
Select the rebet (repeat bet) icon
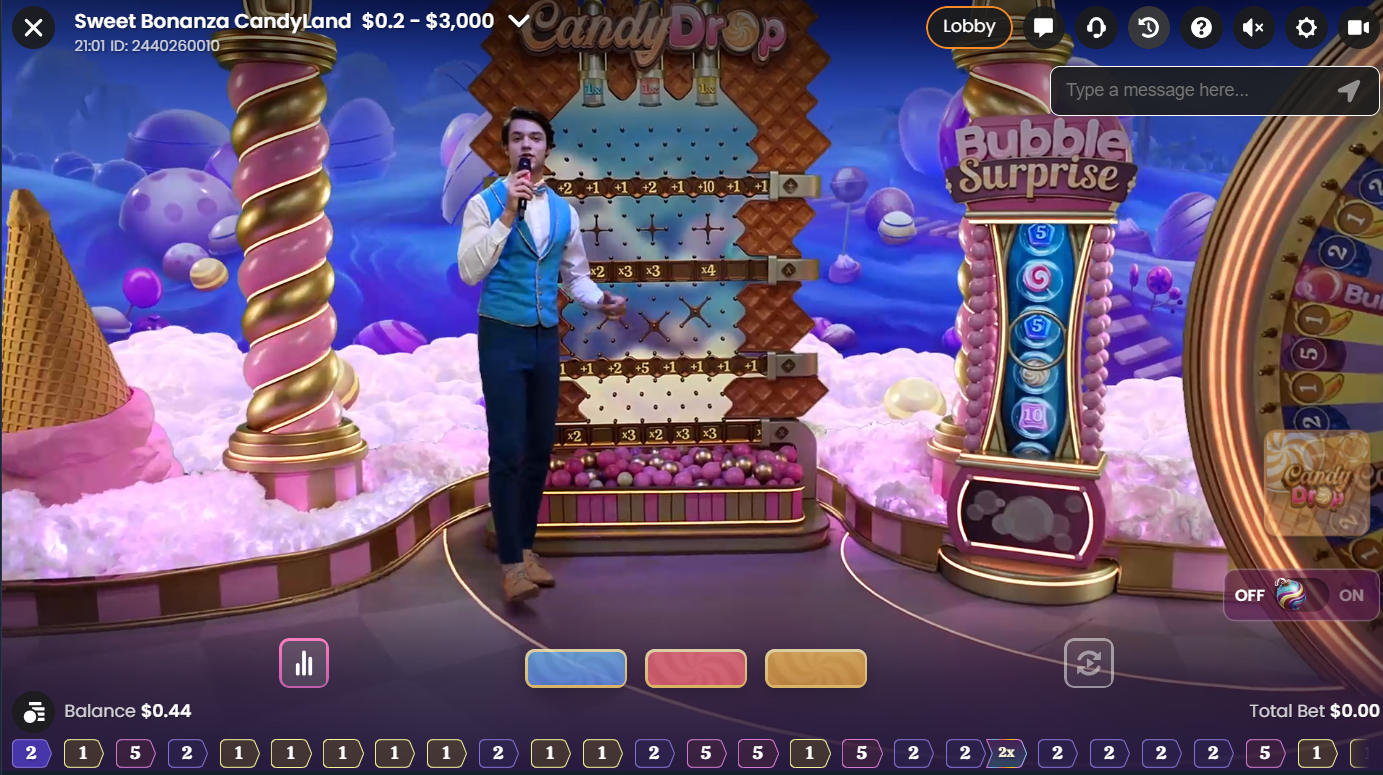(1089, 662)
